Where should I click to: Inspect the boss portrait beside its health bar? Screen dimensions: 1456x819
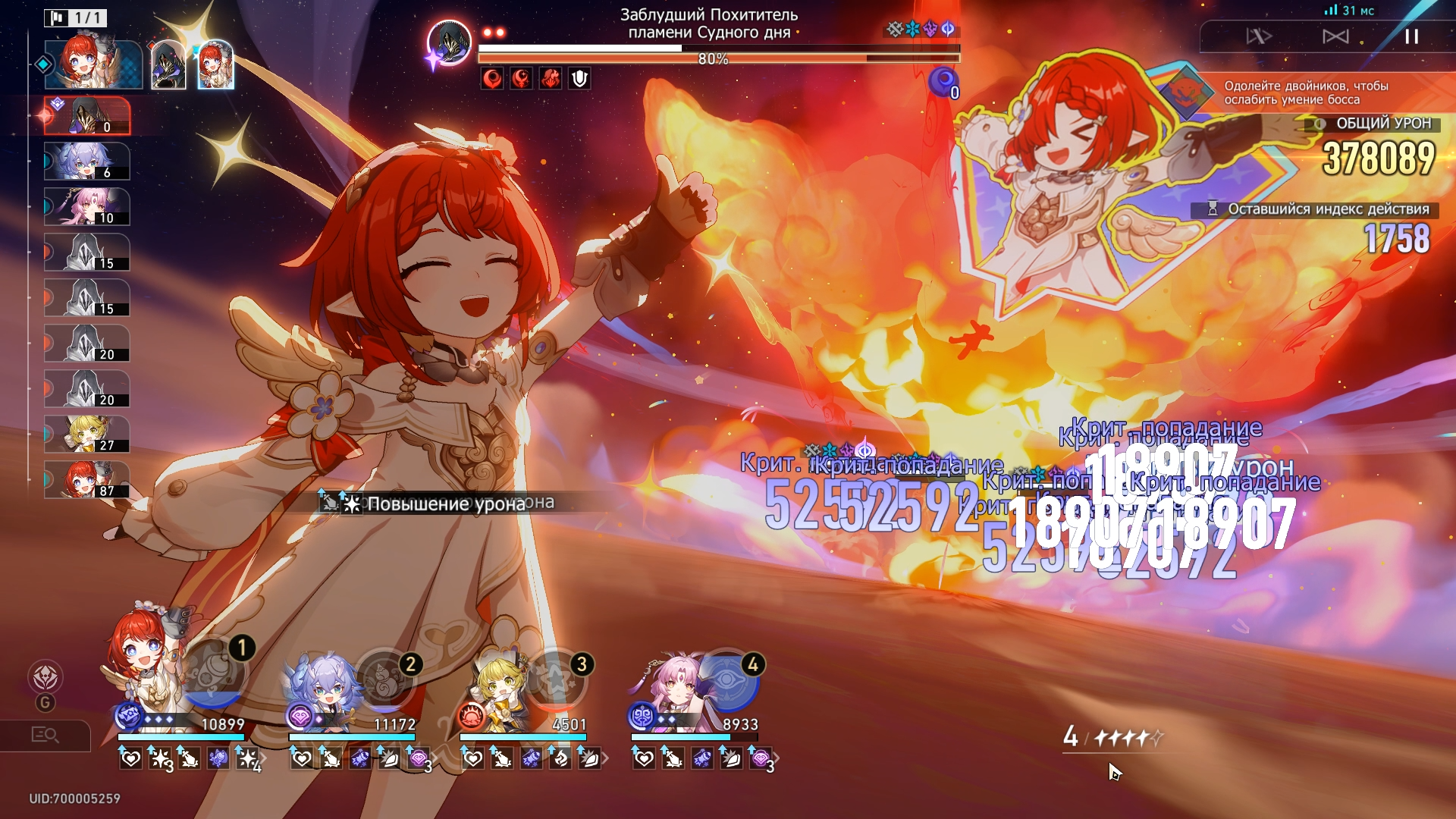449,42
